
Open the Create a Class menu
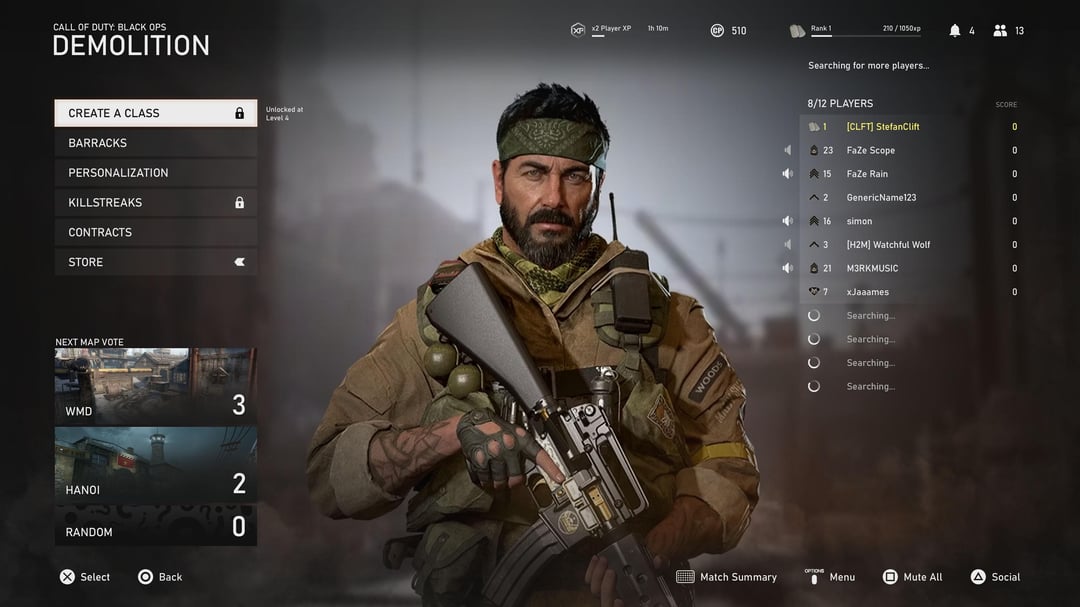pos(155,113)
